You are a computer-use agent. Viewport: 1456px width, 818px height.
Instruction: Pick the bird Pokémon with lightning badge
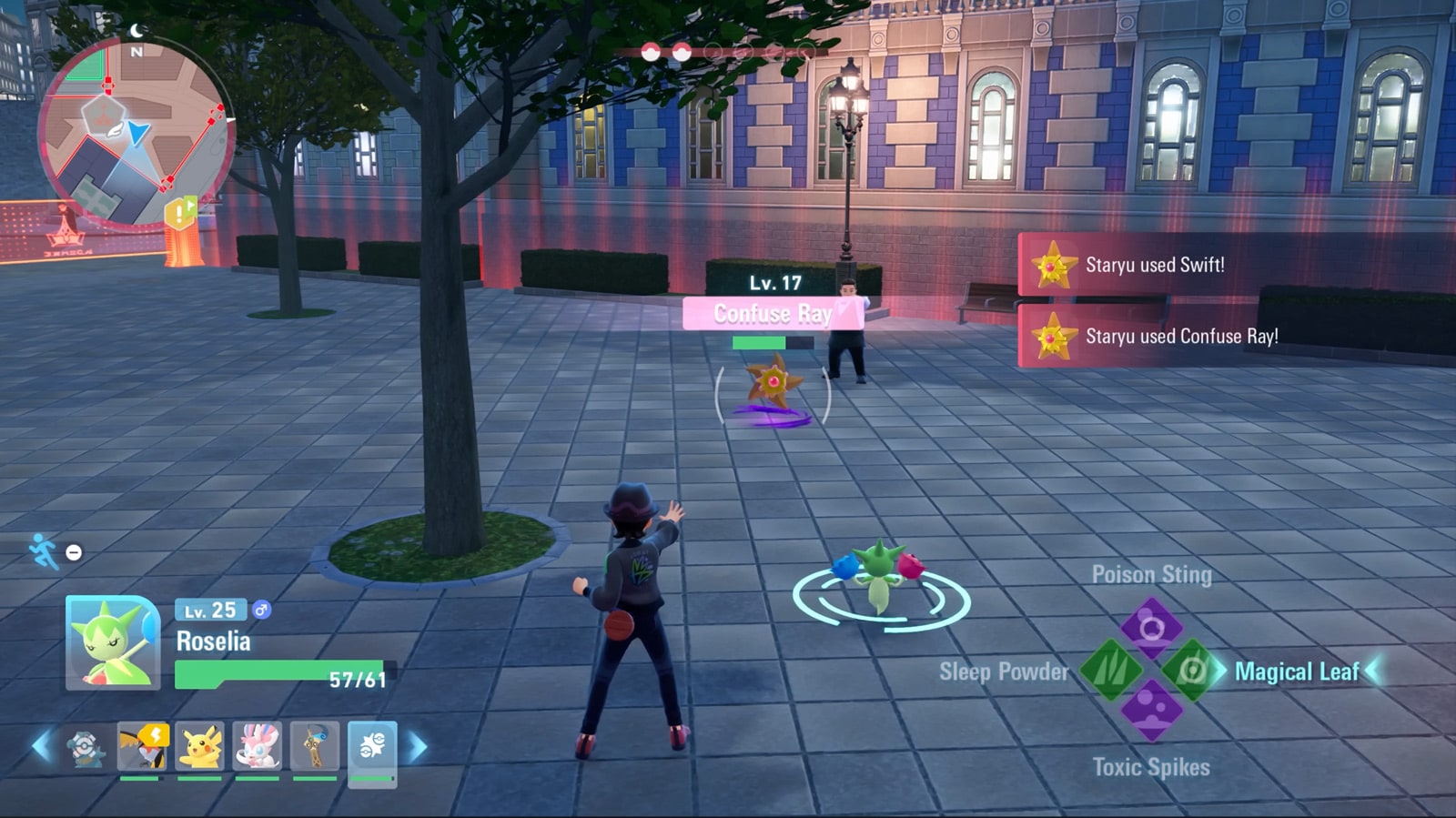click(x=142, y=747)
